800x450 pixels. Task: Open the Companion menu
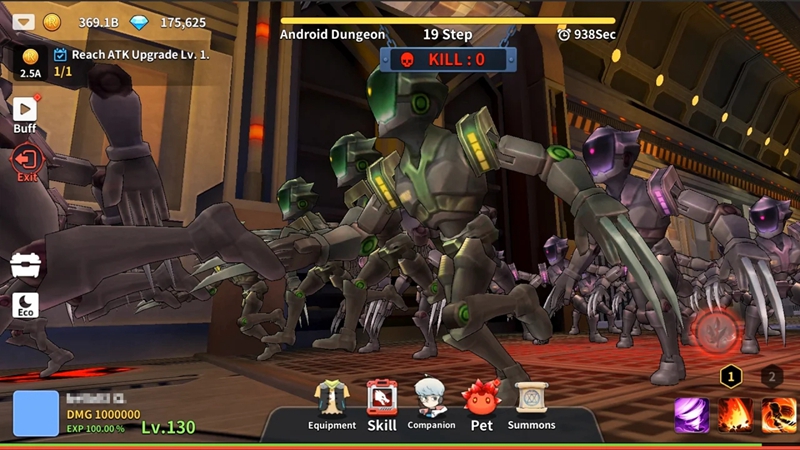(431, 404)
